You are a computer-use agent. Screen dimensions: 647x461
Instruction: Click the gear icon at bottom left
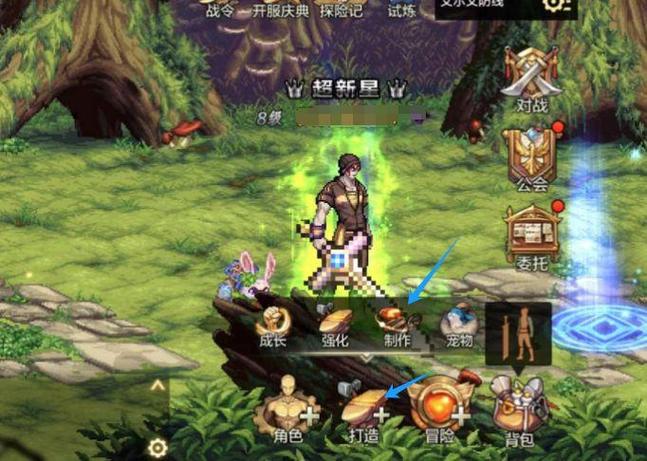[x=157, y=447]
